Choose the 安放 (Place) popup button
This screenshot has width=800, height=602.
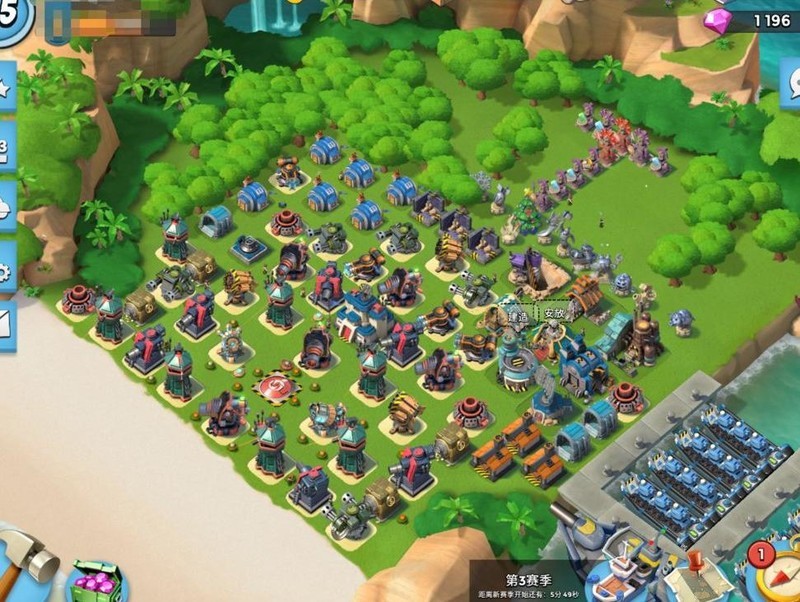556,312
